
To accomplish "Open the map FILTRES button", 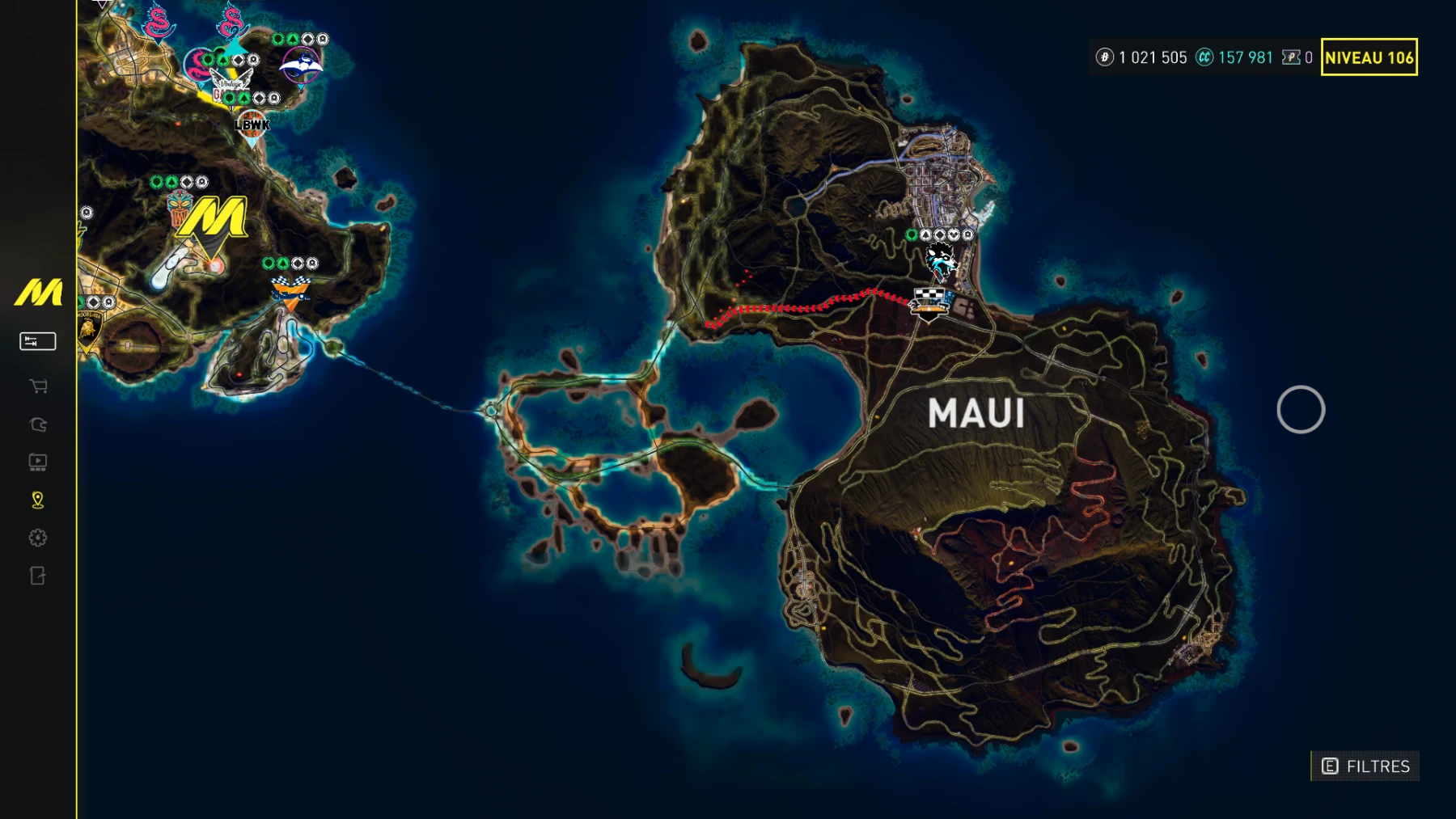I will [1365, 766].
